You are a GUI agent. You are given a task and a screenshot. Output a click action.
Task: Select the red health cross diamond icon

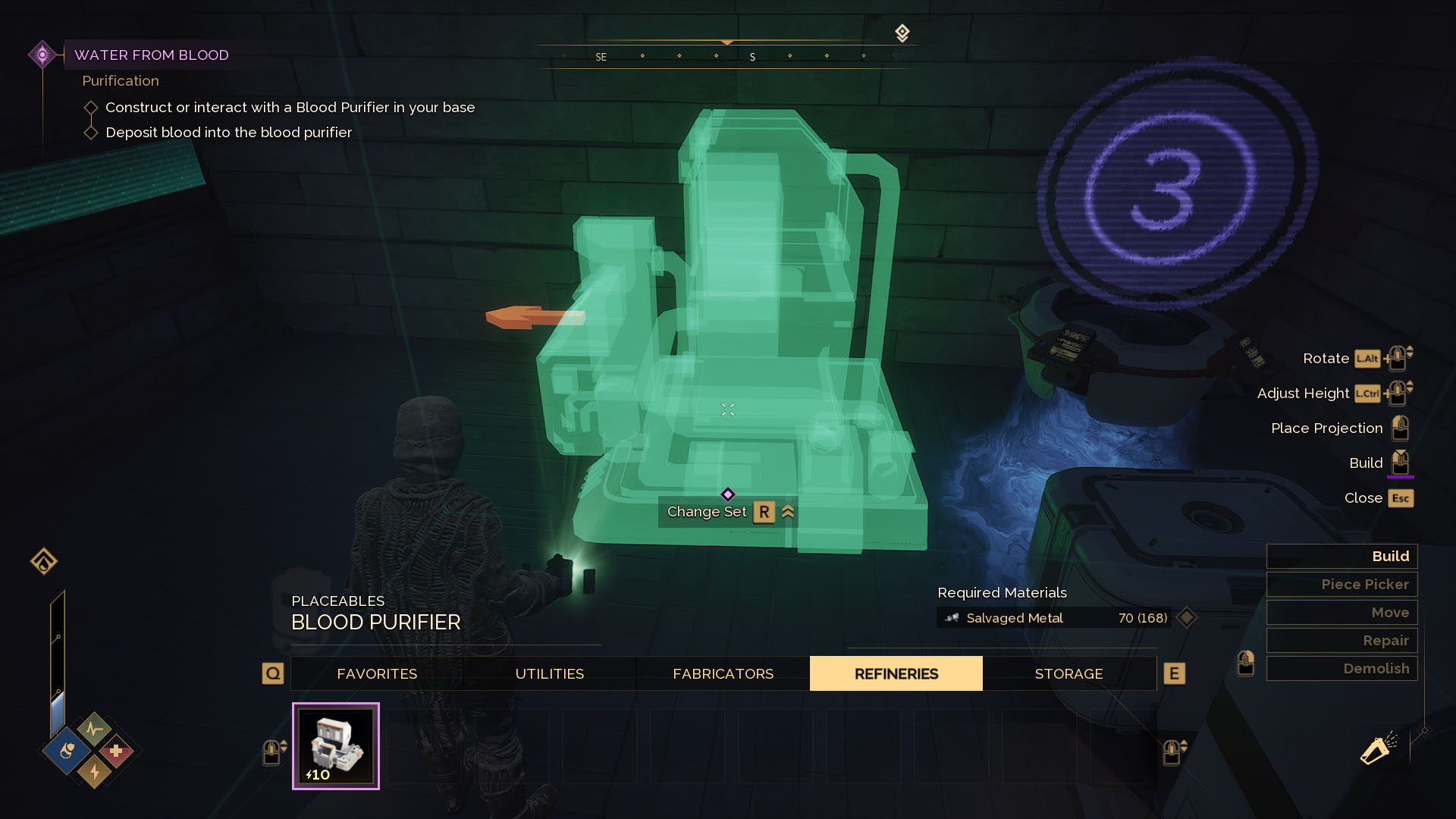pos(117,751)
